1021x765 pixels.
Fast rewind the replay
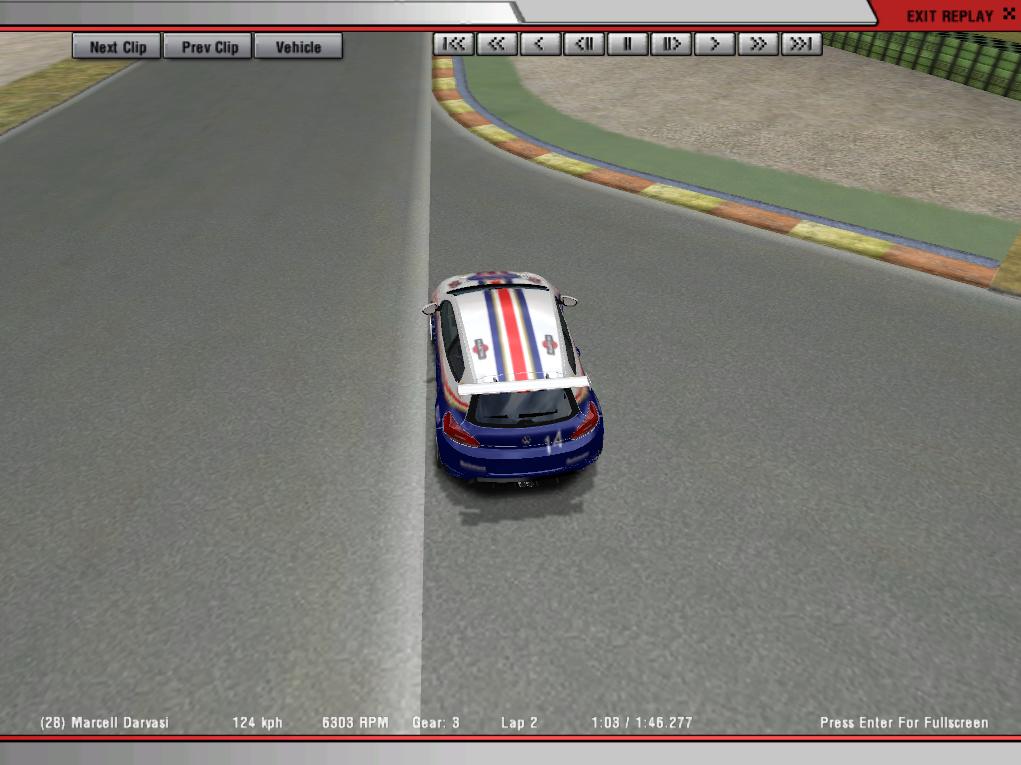497,44
